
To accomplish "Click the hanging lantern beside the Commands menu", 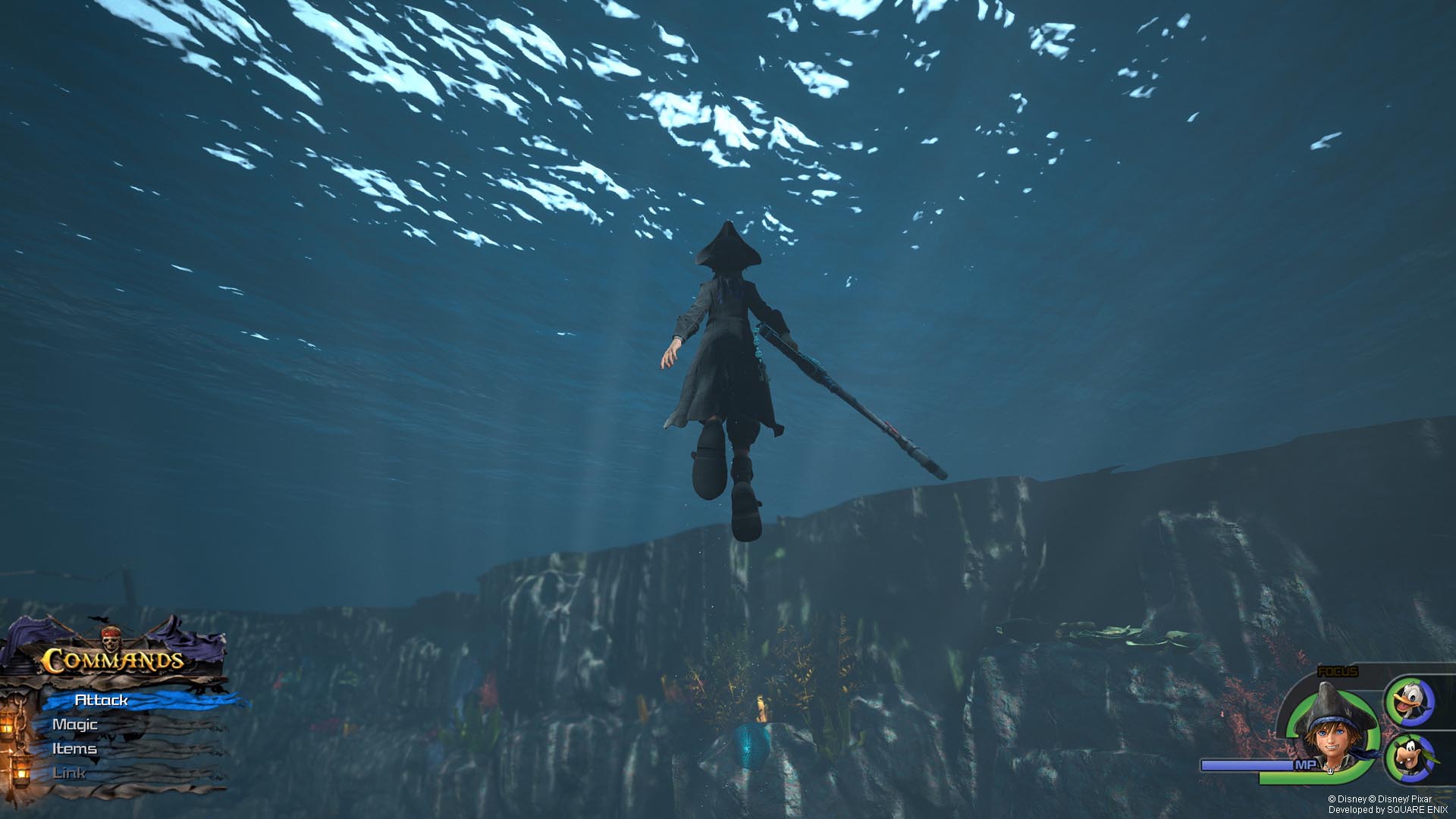I will coord(8,724).
